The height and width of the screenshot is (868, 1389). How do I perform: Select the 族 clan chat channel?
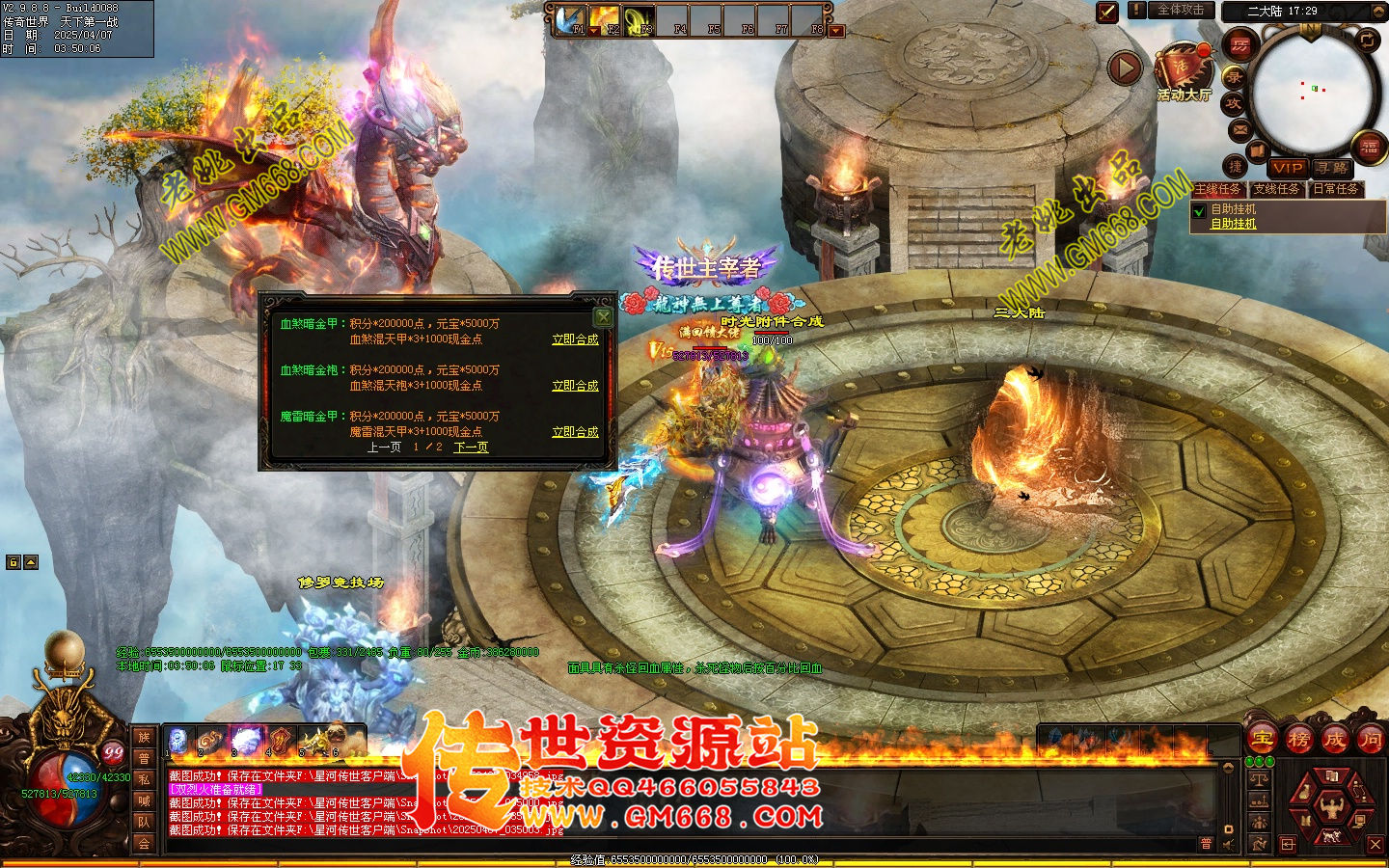click(x=144, y=738)
